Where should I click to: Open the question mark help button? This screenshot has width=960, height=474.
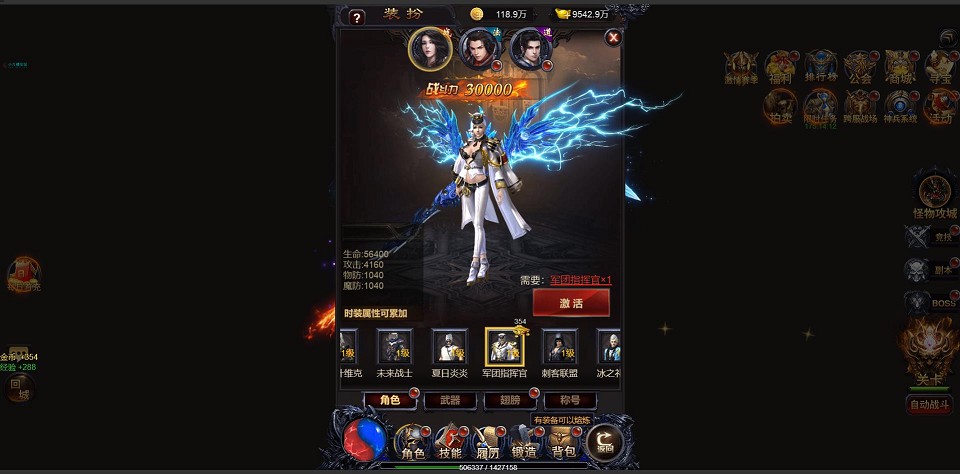[x=357, y=17]
